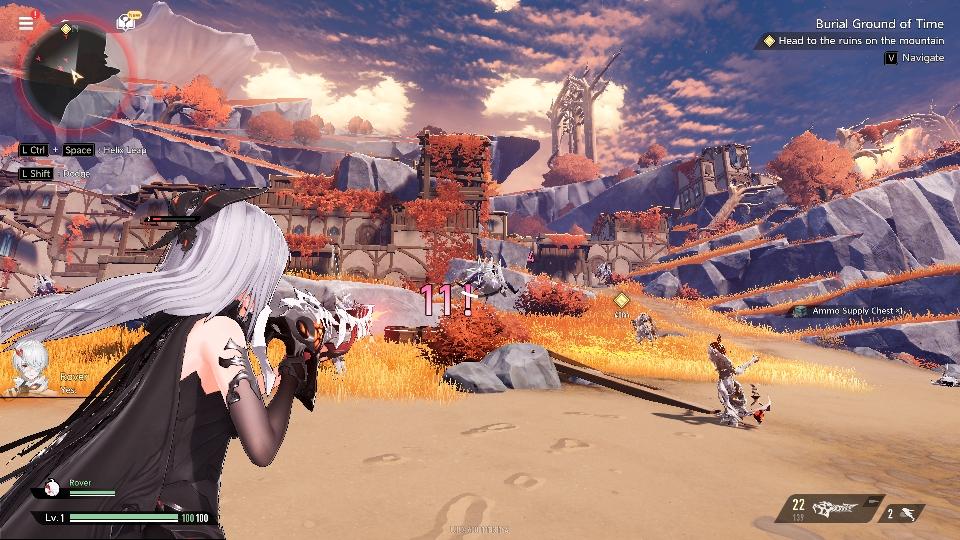This screenshot has width=960, height=540.
Task: Select the primary gun weapon slot
Action: tap(829, 509)
